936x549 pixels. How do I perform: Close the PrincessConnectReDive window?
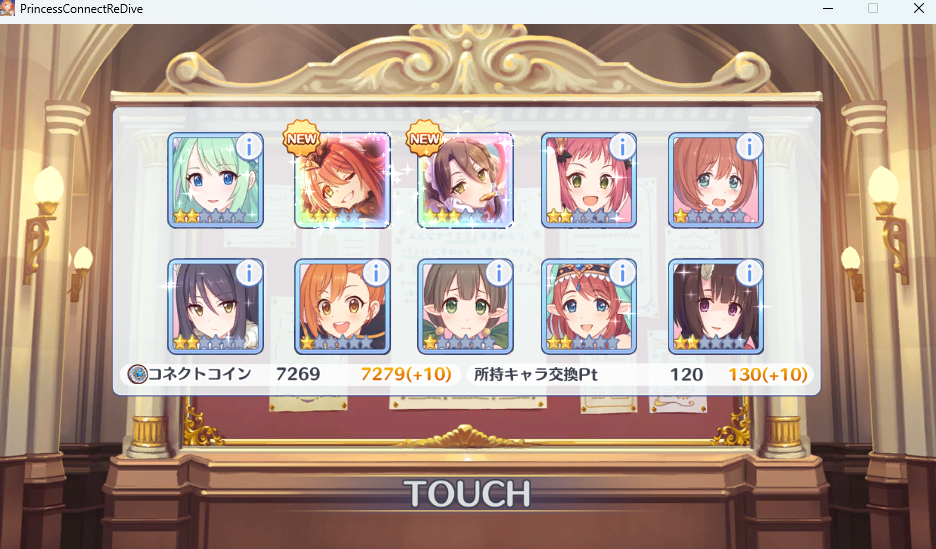tap(918, 8)
